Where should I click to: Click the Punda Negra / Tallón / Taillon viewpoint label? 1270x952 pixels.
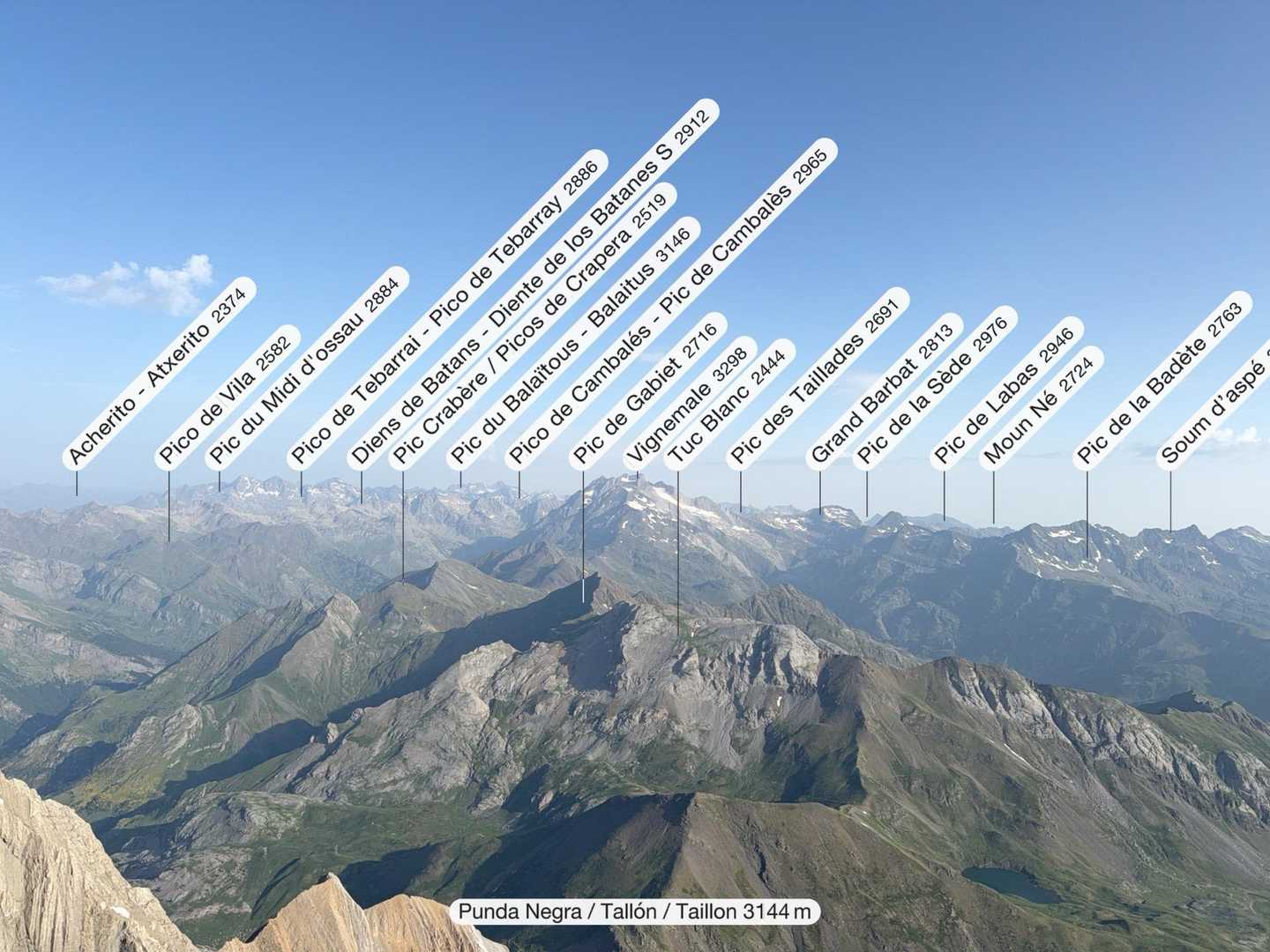pyautogui.click(x=635, y=911)
